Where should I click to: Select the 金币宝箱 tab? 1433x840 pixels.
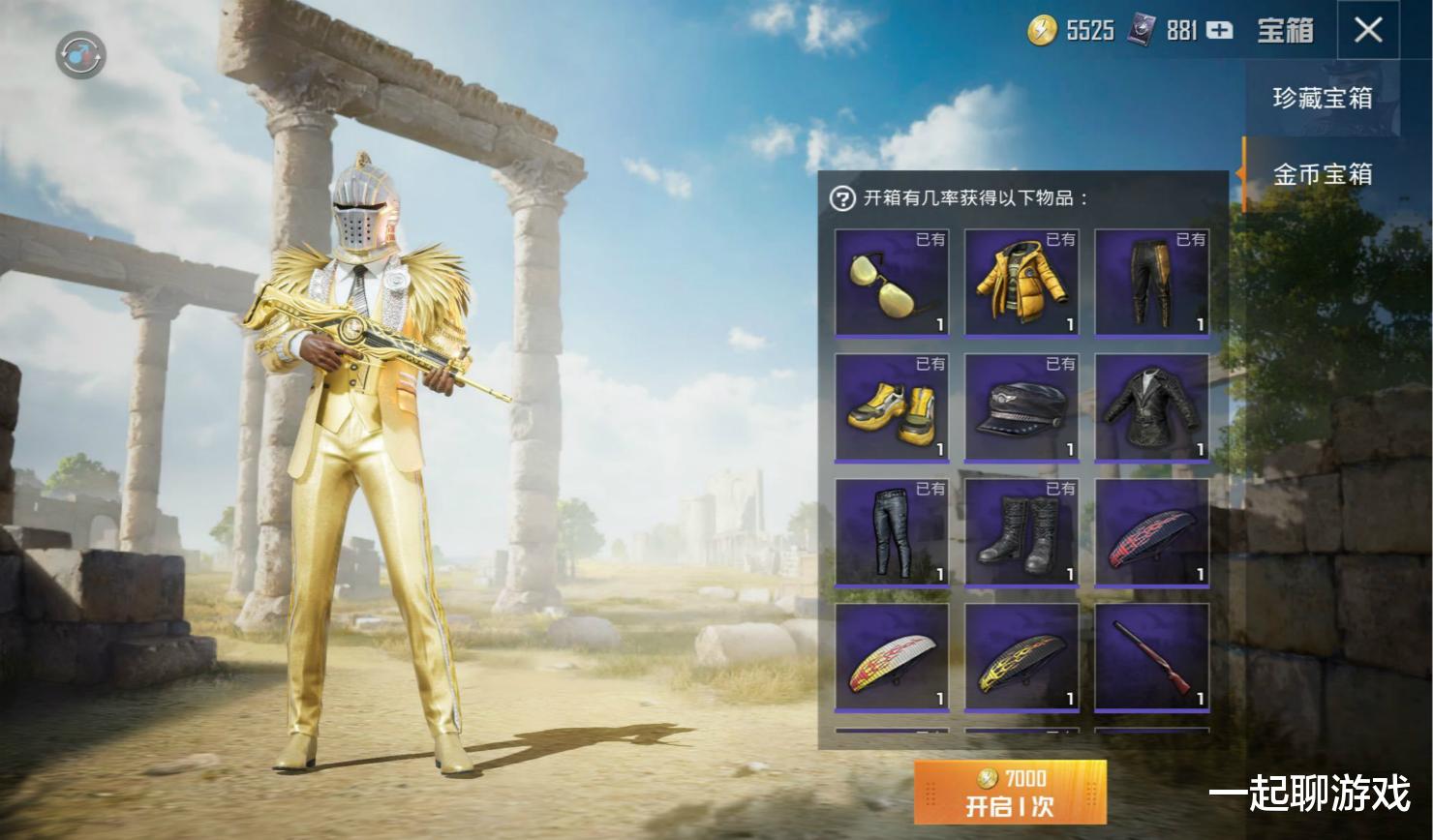click(x=1322, y=175)
